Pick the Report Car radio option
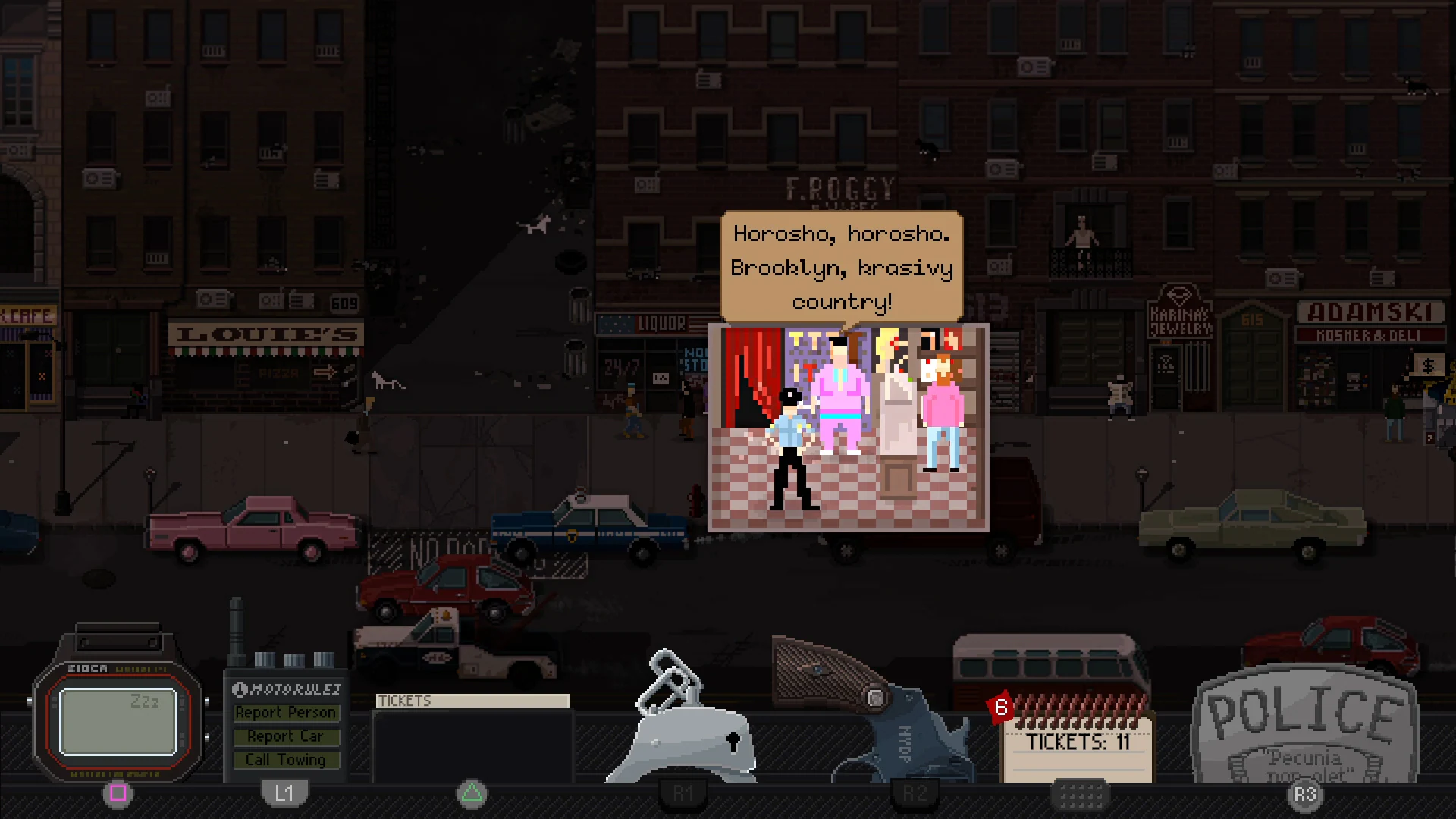Screen dimensions: 1456x819 [x=286, y=736]
